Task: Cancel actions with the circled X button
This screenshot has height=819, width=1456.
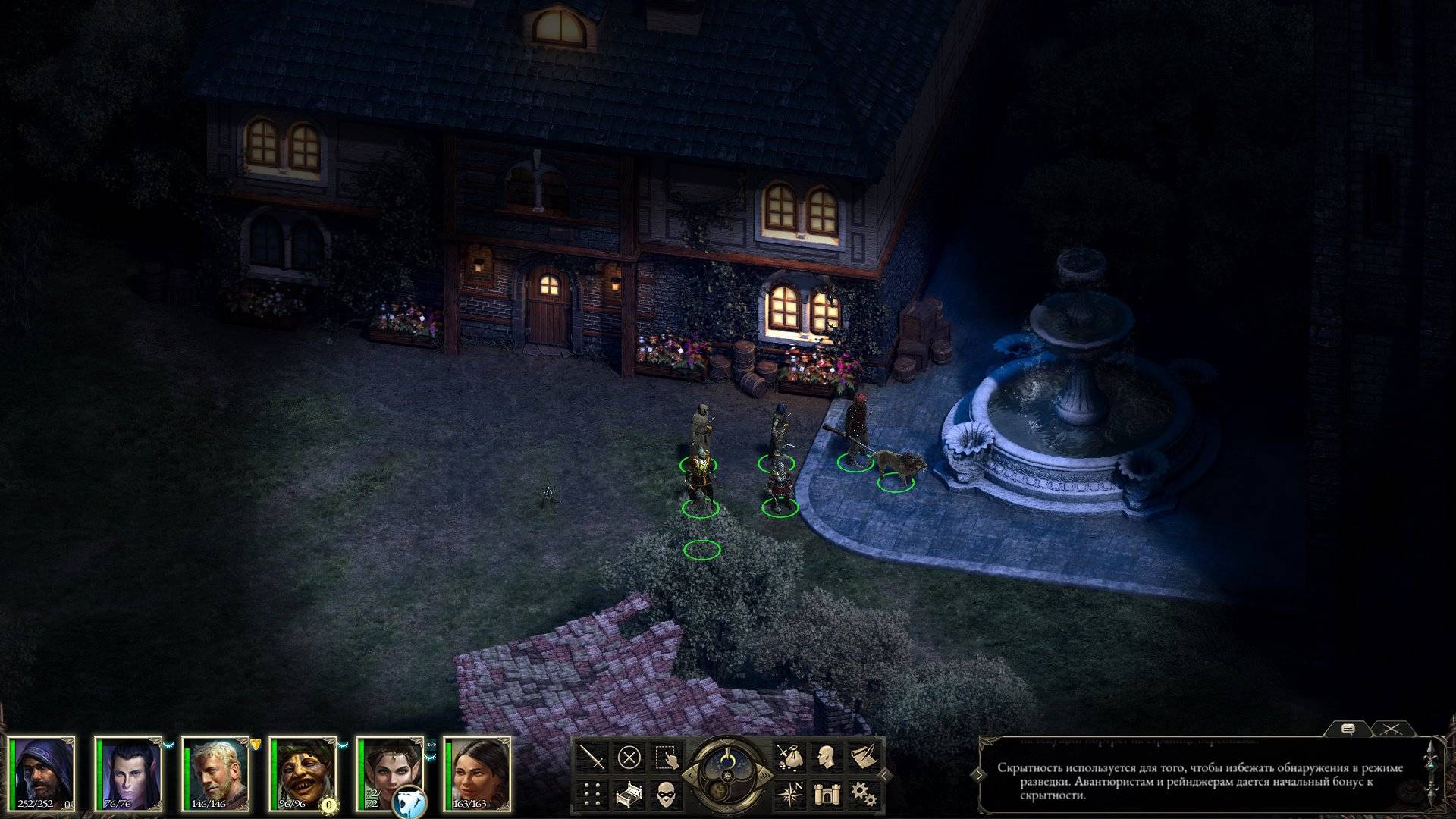Action: (629, 757)
